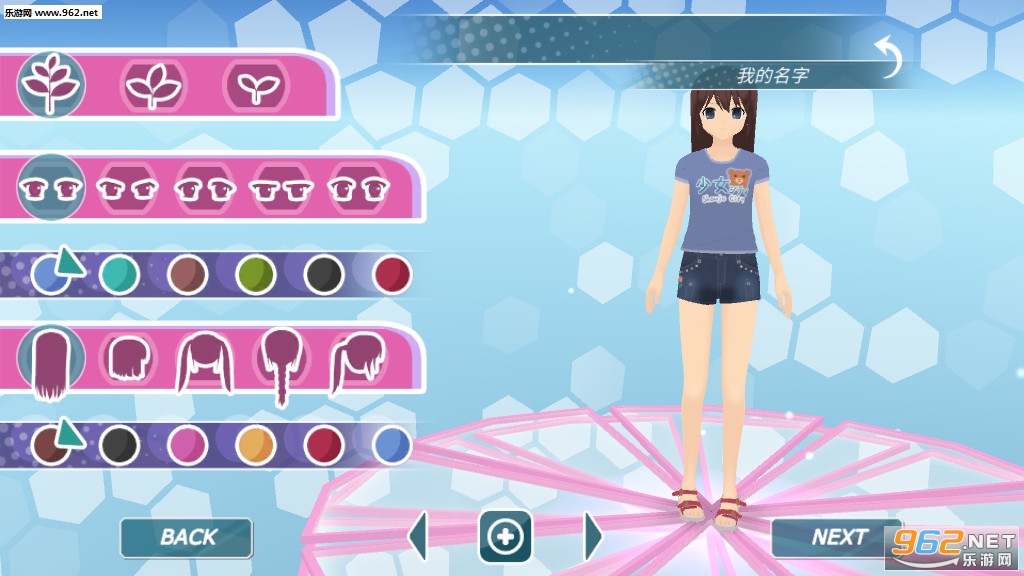Choose the twin tails hairstyle
The width and height of the screenshot is (1024, 576).
click(205, 361)
